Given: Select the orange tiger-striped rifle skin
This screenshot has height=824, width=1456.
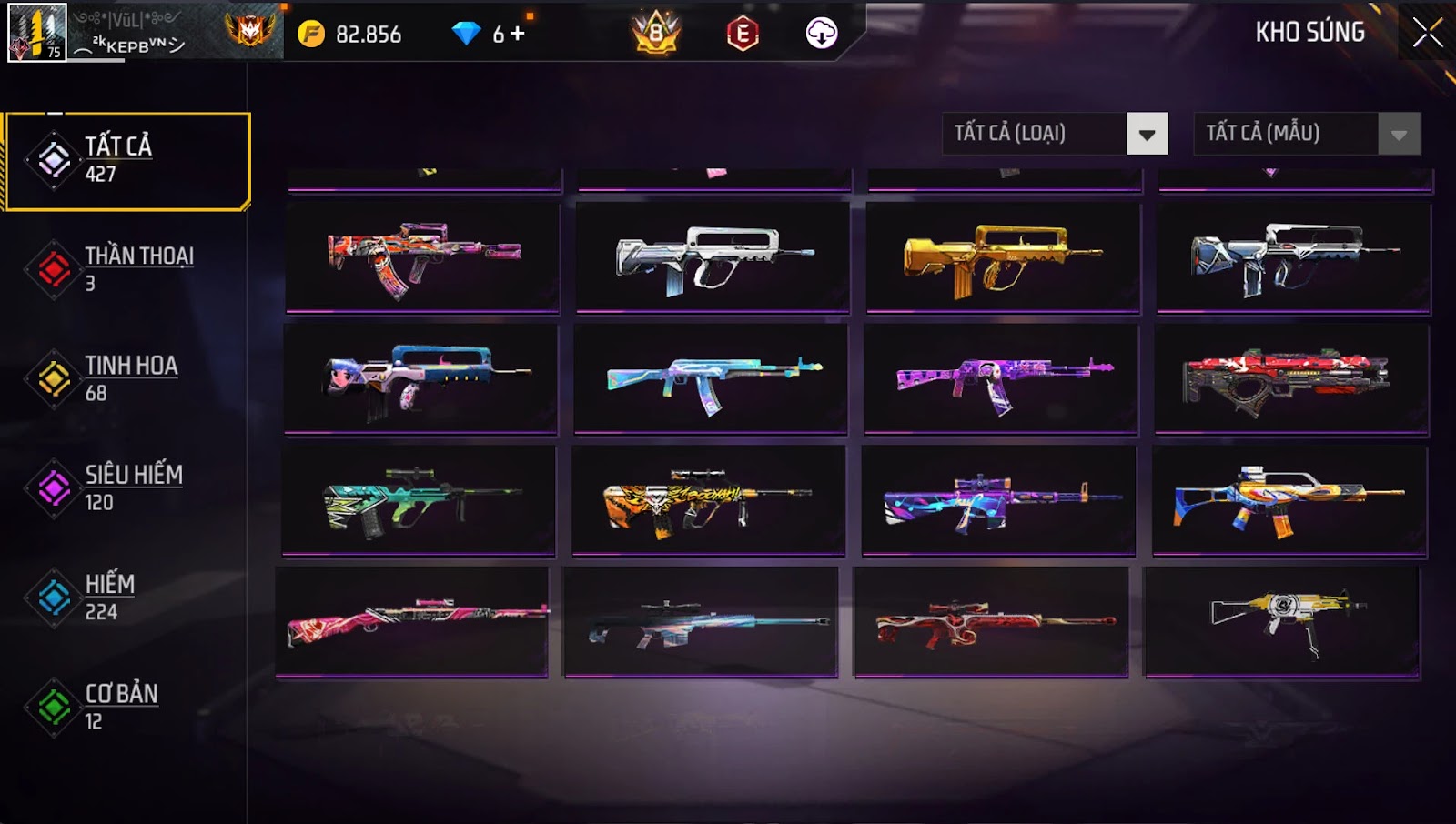Looking at the screenshot, I should tap(708, 500).
